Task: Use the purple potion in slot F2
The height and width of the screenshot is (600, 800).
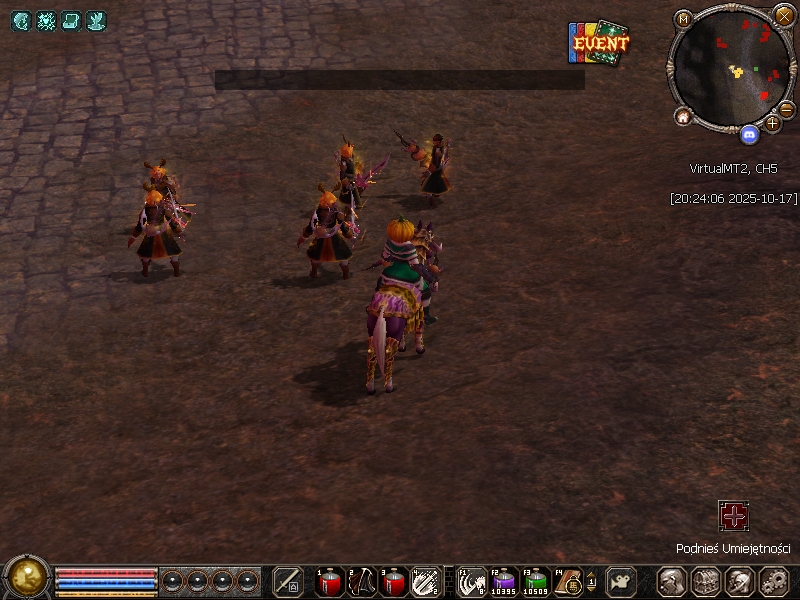Action: point(505,580)
